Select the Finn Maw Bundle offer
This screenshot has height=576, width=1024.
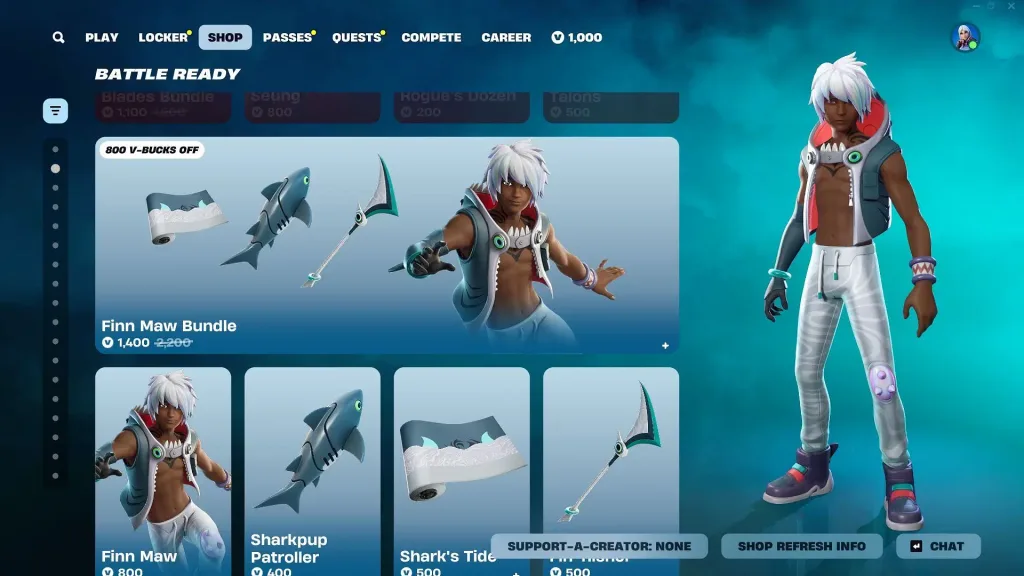coord(387,245)
